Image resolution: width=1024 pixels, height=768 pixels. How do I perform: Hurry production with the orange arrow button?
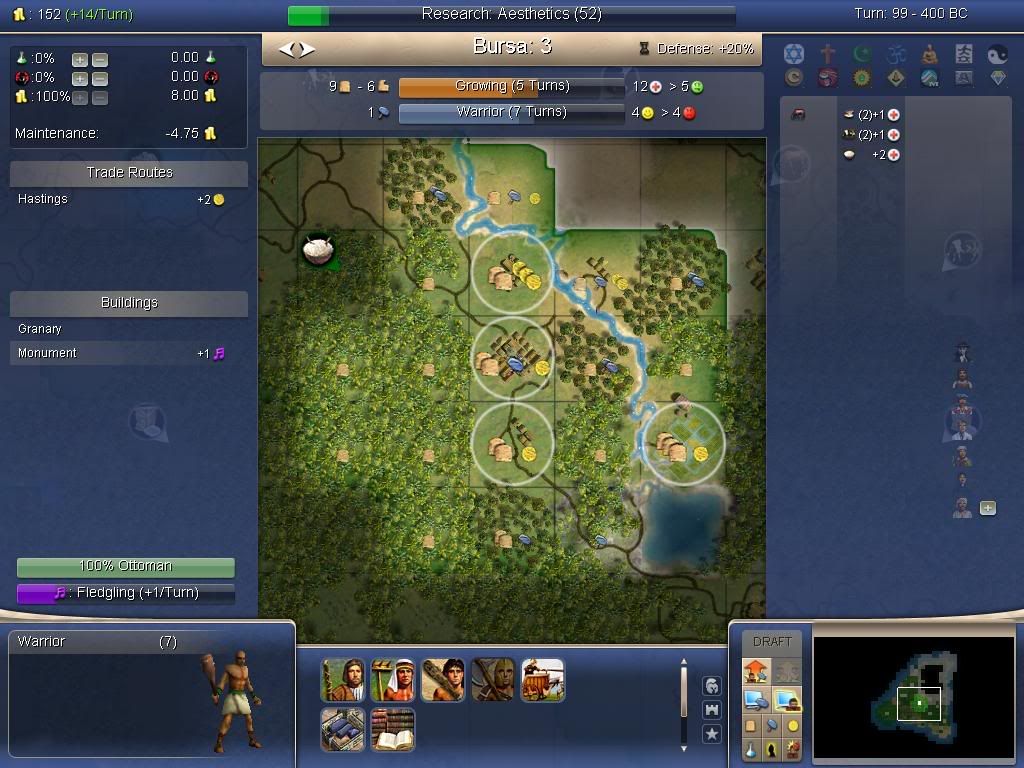click(x=755, y=672)
